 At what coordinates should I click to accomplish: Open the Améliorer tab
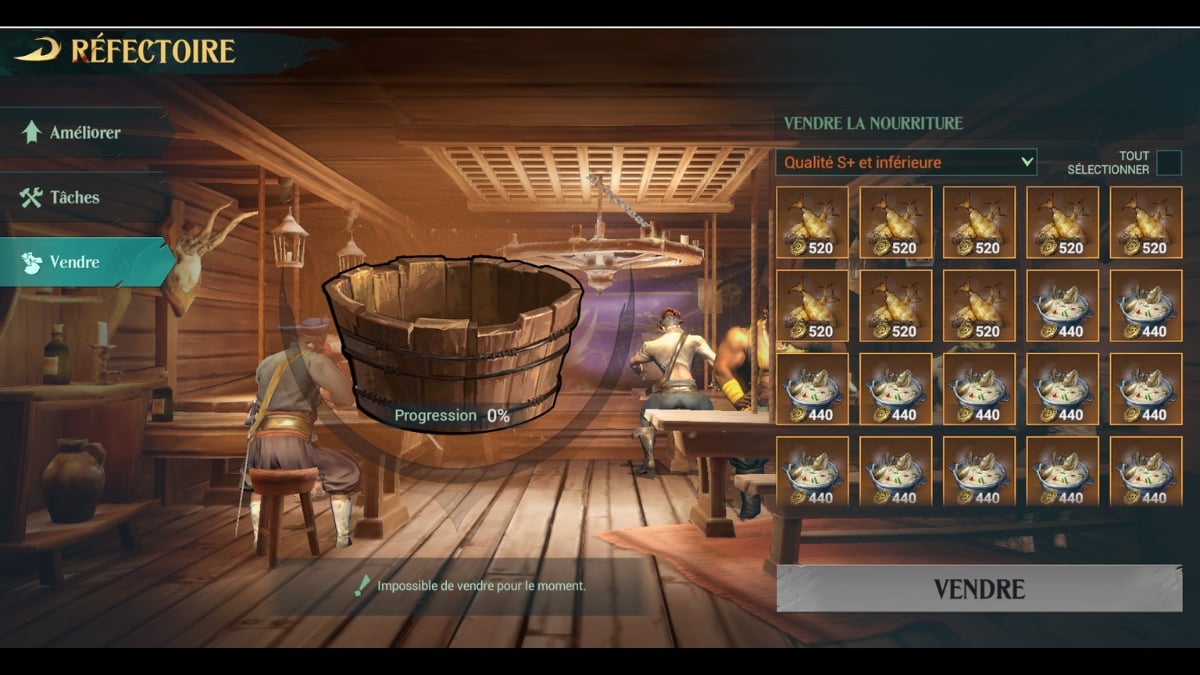click(x=84, y=132)
